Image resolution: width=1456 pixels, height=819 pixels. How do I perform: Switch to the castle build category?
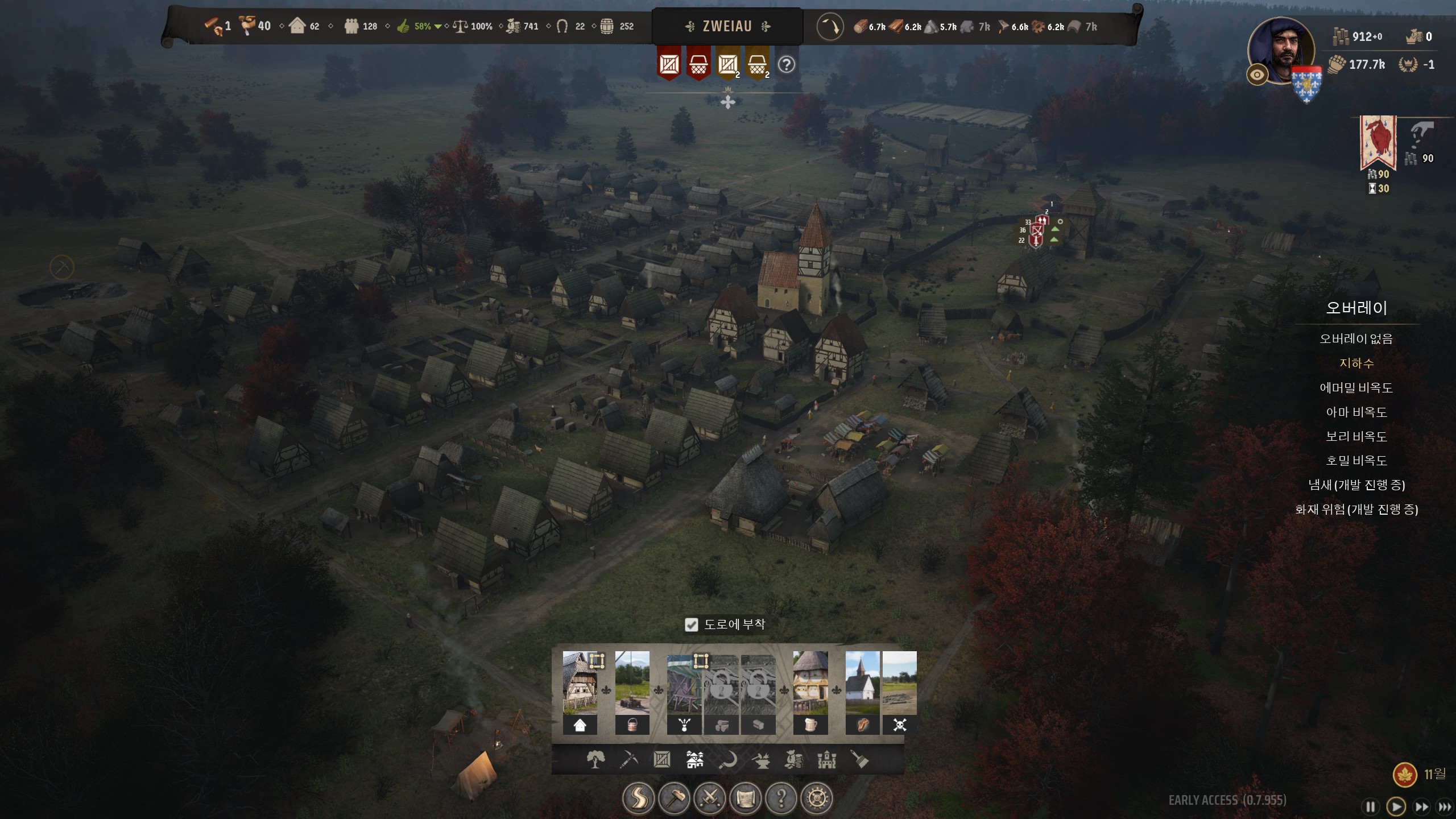826,759
